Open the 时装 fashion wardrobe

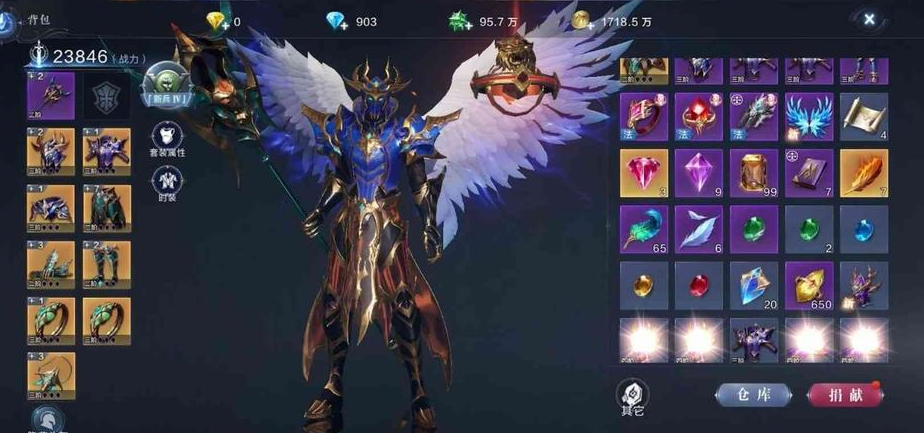point(166,184)
